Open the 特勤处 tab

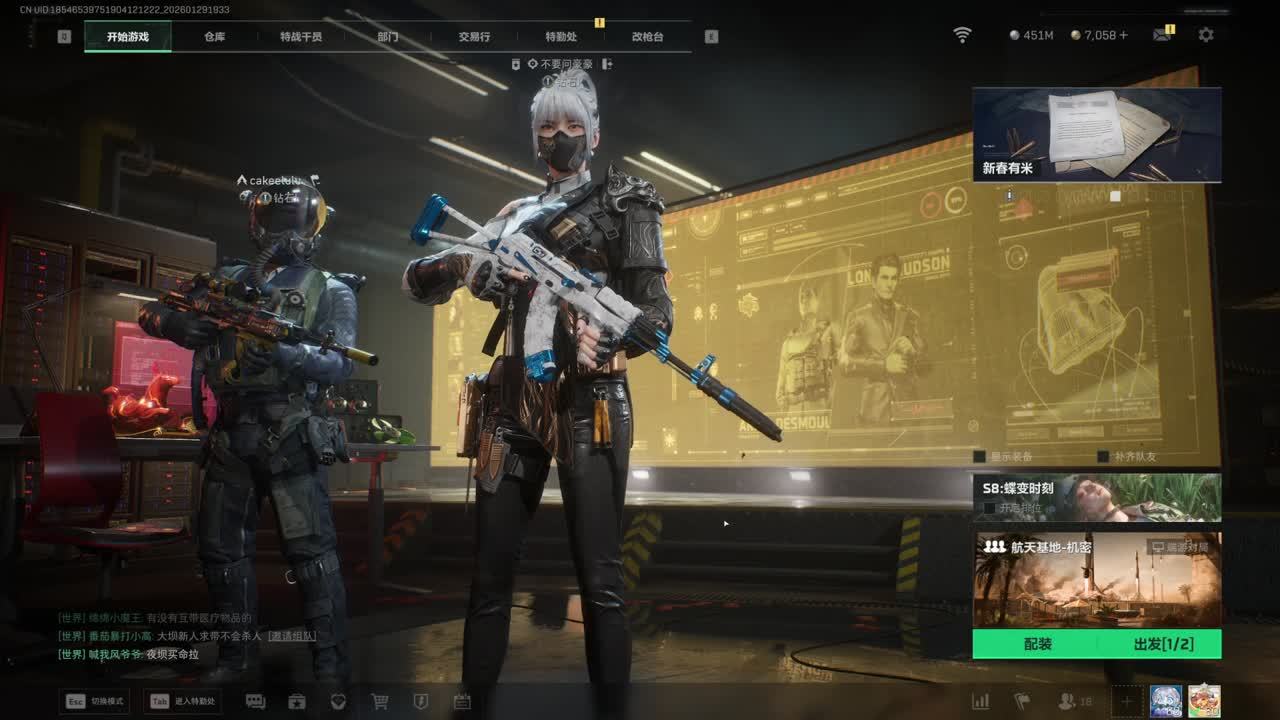click(x=561, y=37)
